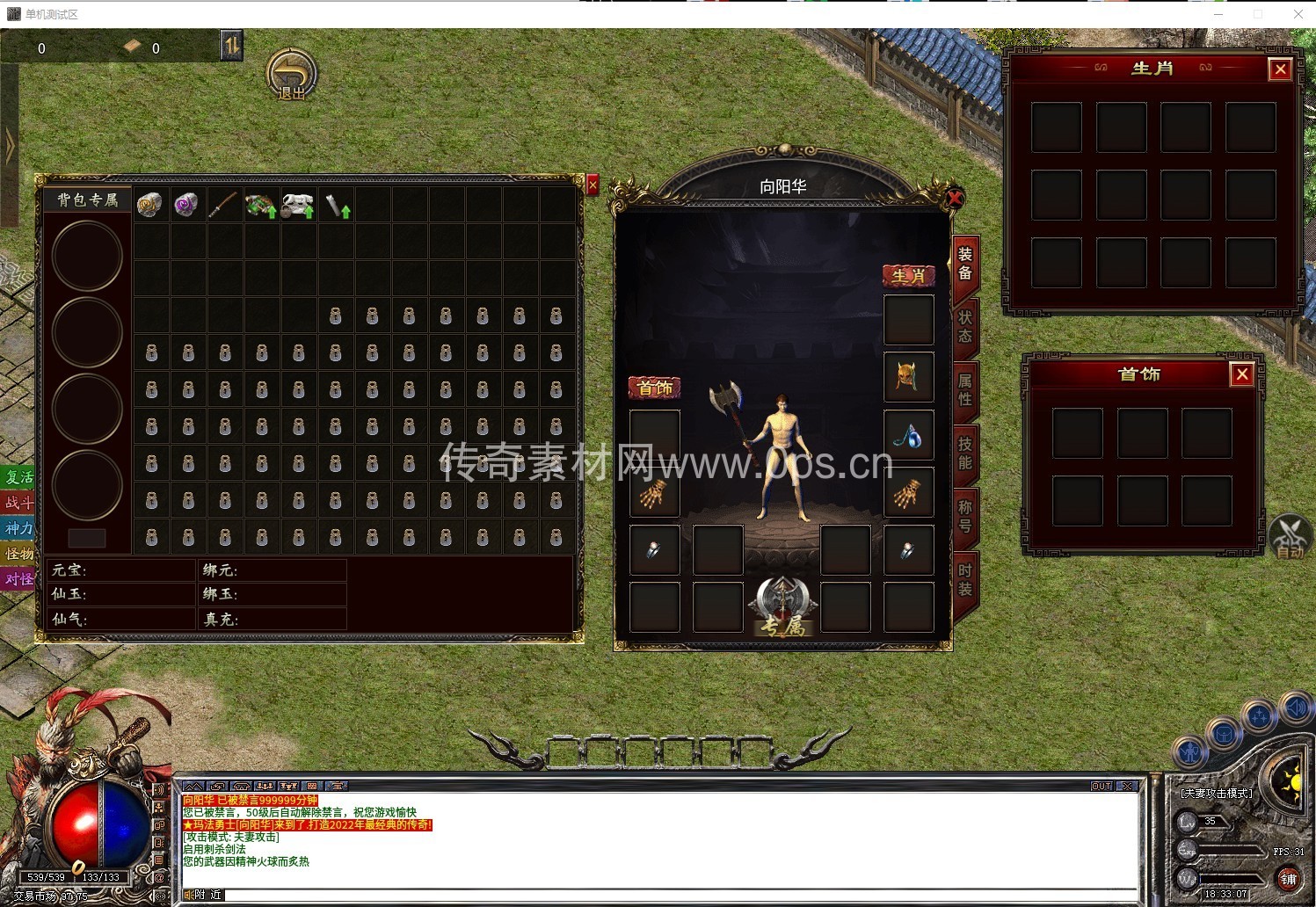This screenshot has height=907, width=1316.
Task: Select the 时装 fashion tab
Action: 964,580
